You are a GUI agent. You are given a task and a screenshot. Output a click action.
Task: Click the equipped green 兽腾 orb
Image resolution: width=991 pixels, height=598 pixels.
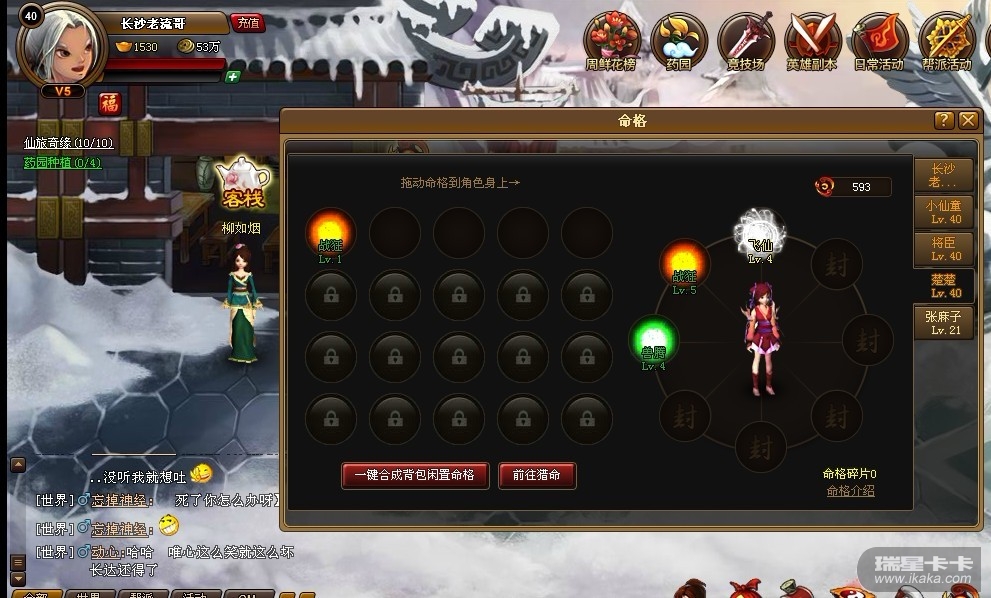654,340
